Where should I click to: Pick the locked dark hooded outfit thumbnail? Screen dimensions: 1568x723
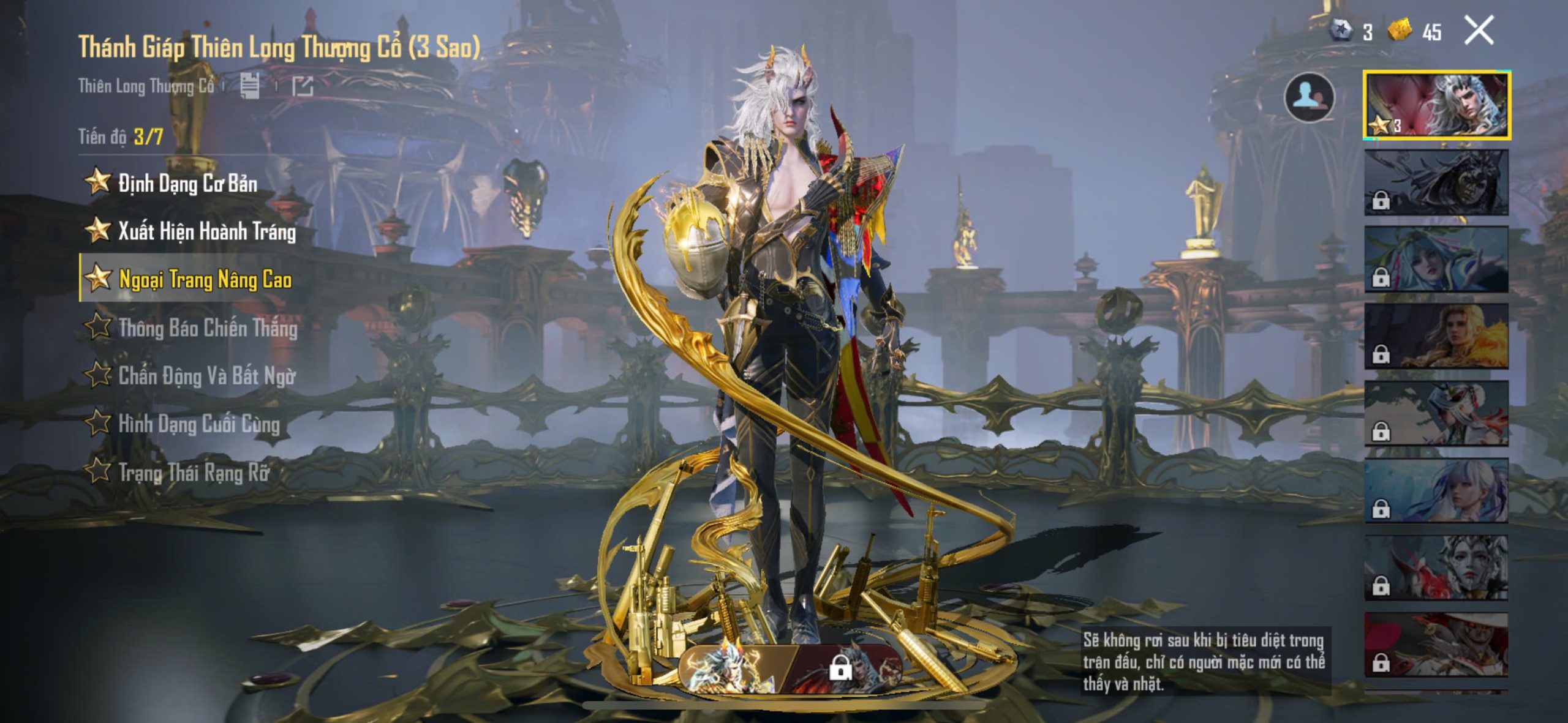click(1436, 182)
